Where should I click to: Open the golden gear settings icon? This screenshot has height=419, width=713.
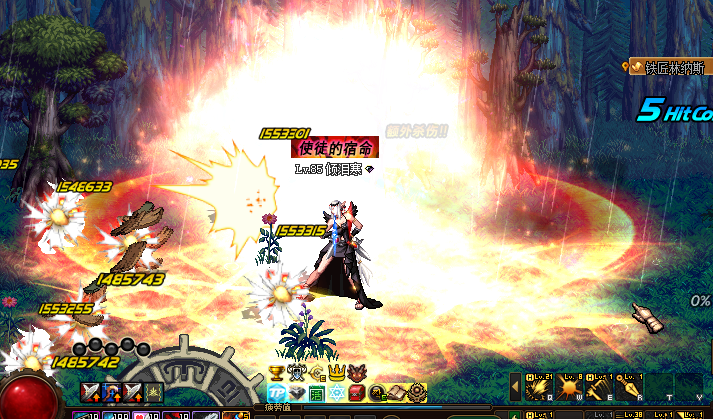point(417,392)
